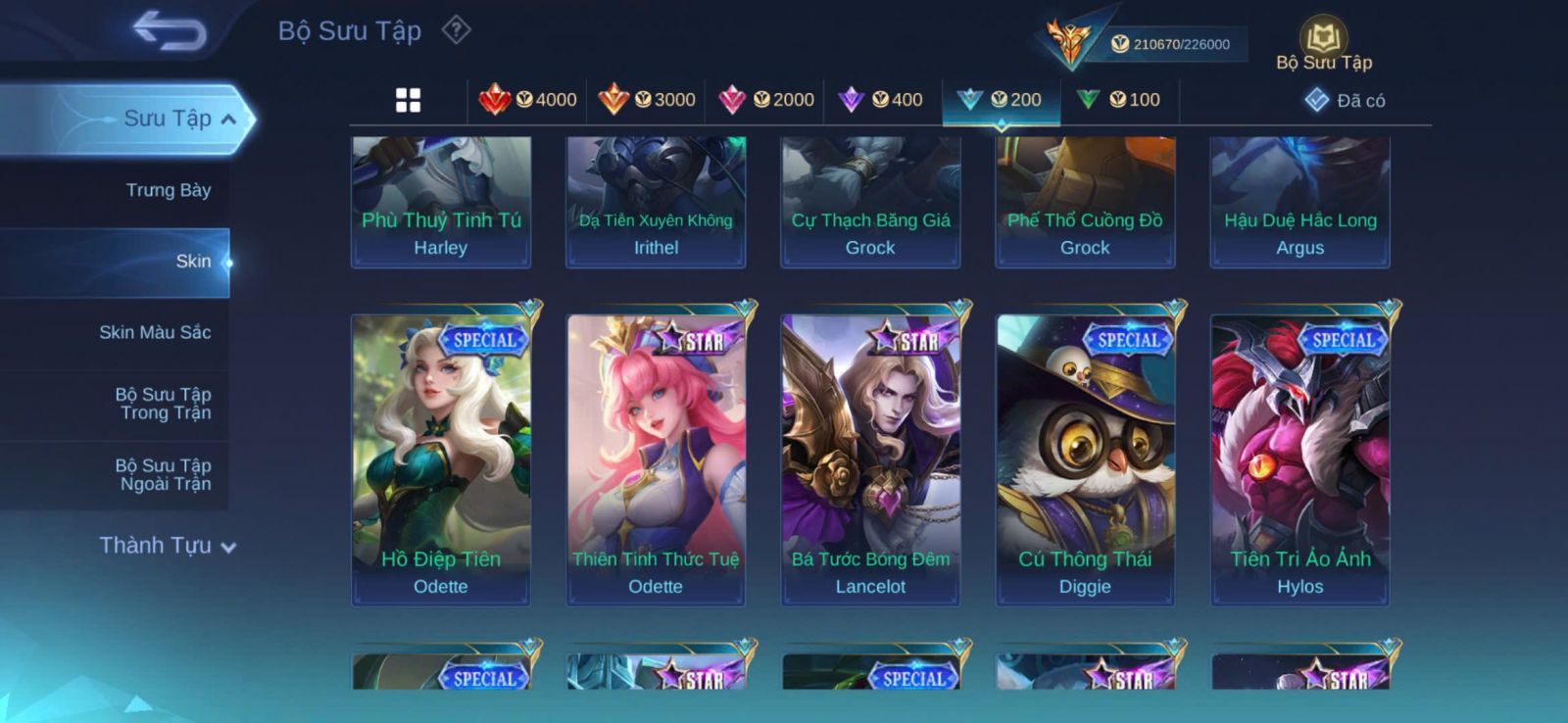Go back using the return arrow
1568x723 pixels.
point(170,30)
